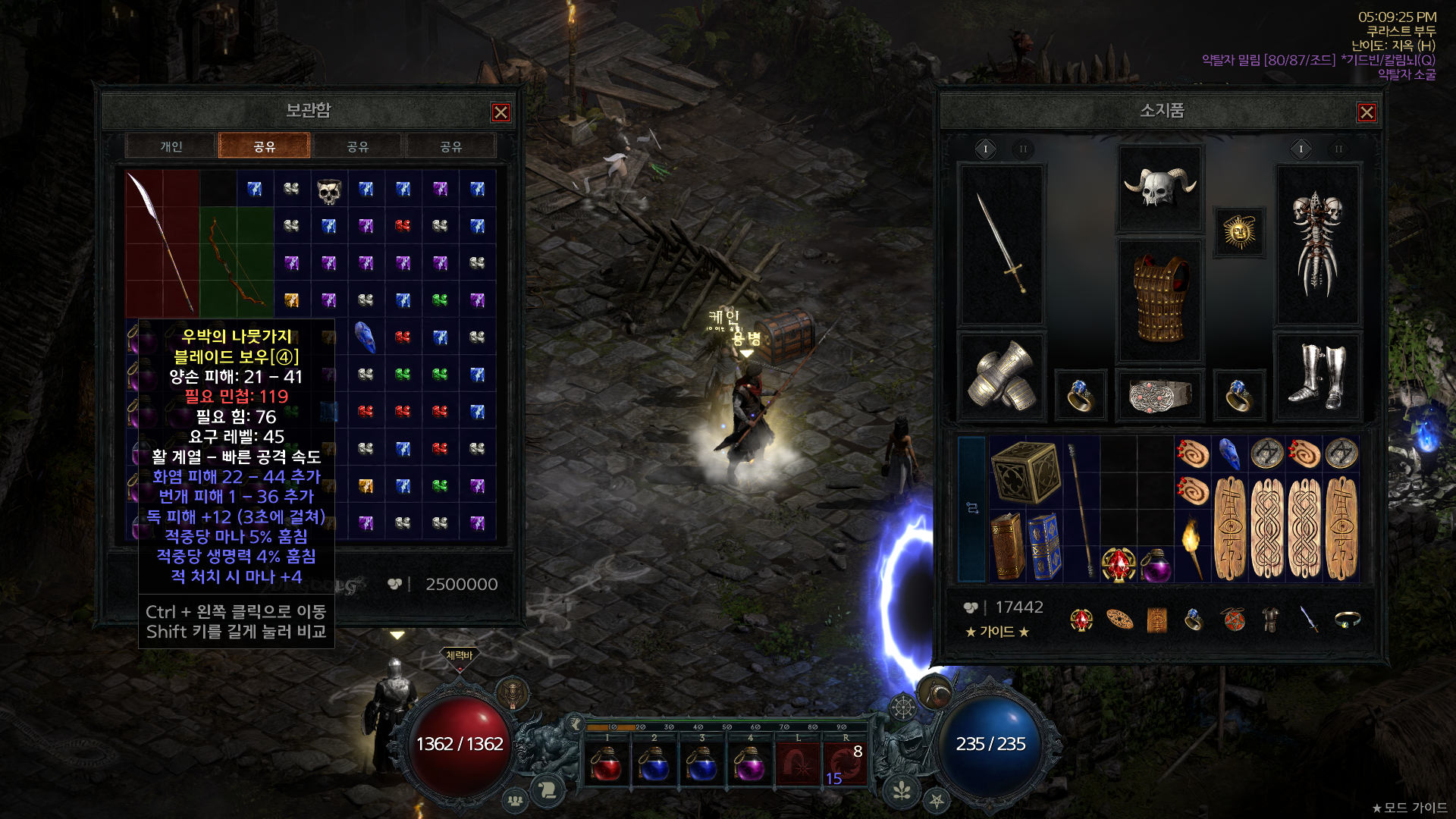
Task: Close the inventory panel
Action: click(x=1367, y=112)
